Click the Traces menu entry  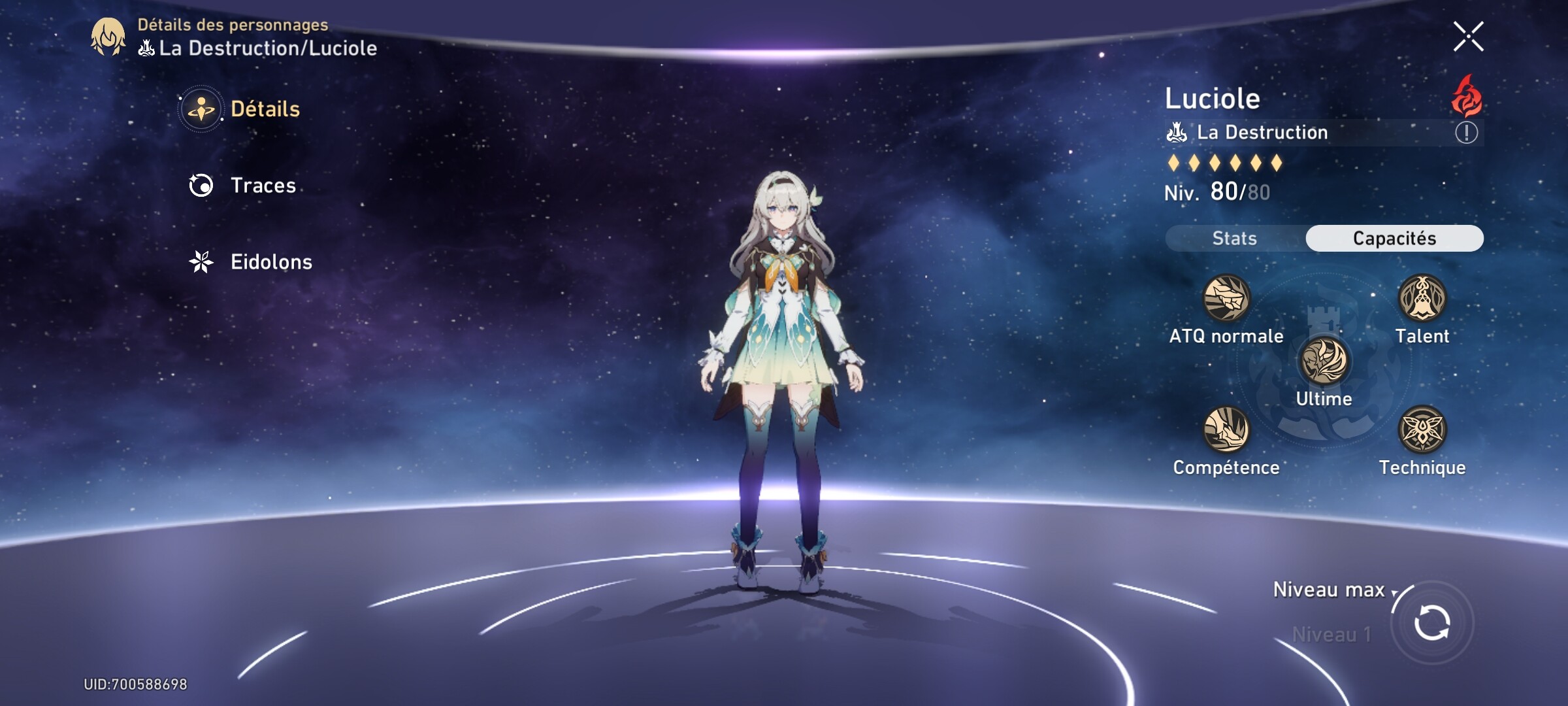click(x=261, y=185)
